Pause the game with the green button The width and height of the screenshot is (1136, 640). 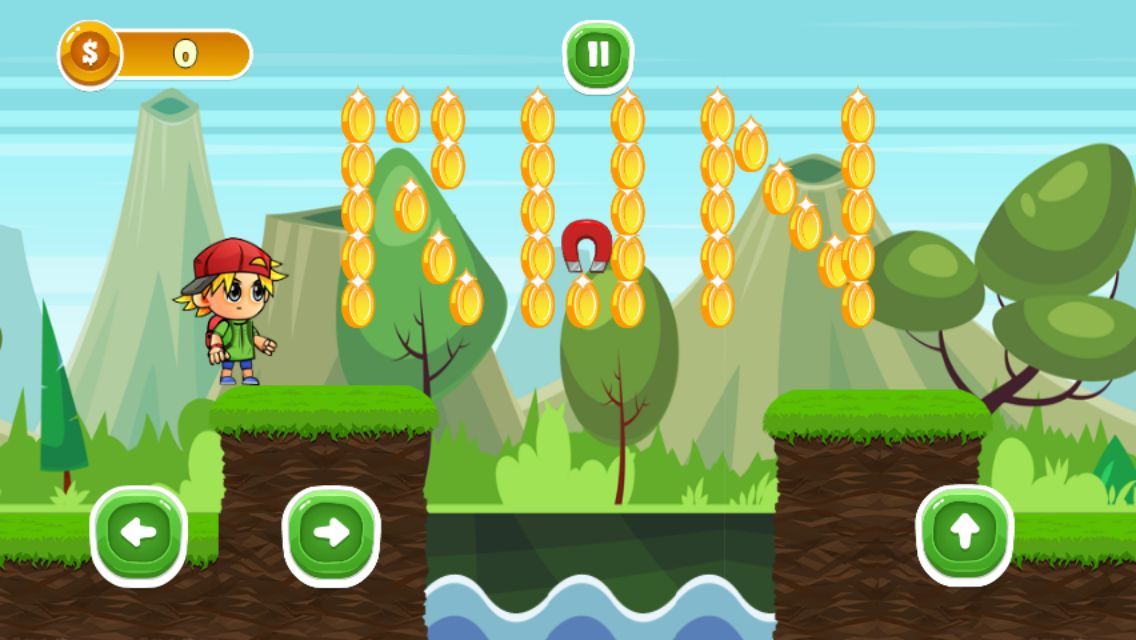pyautogui.click(x=598, y=55)
